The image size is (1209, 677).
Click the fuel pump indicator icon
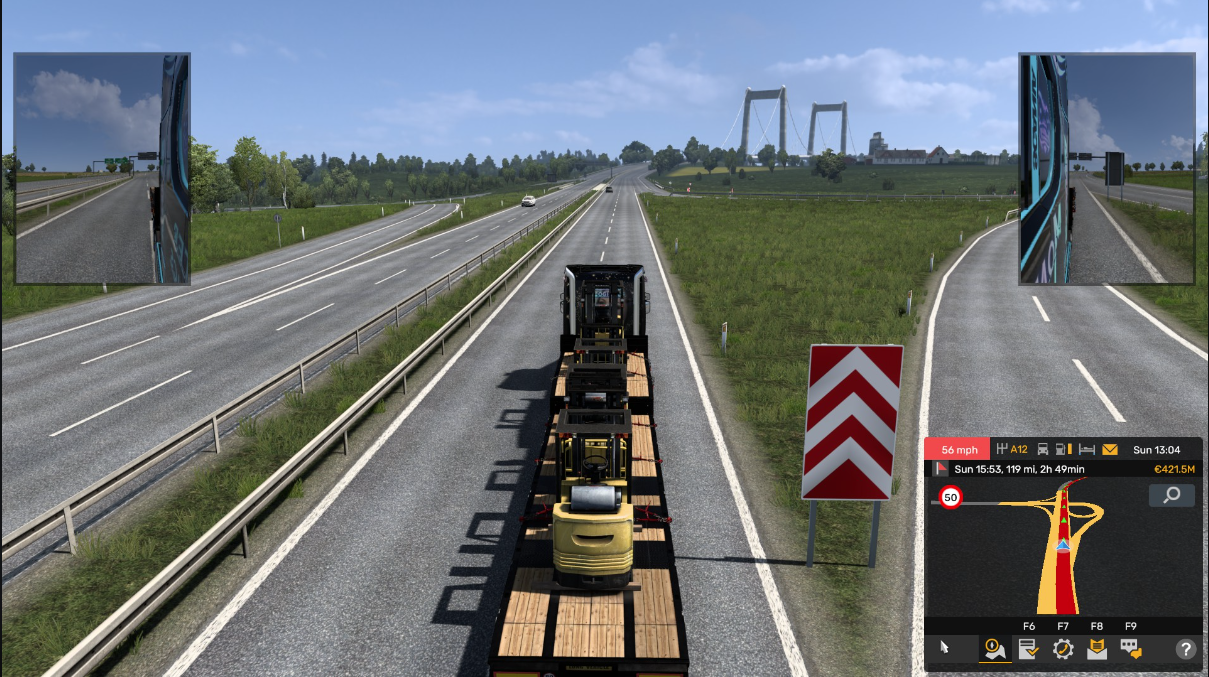pyautogui.click(x=1065, y=449)
